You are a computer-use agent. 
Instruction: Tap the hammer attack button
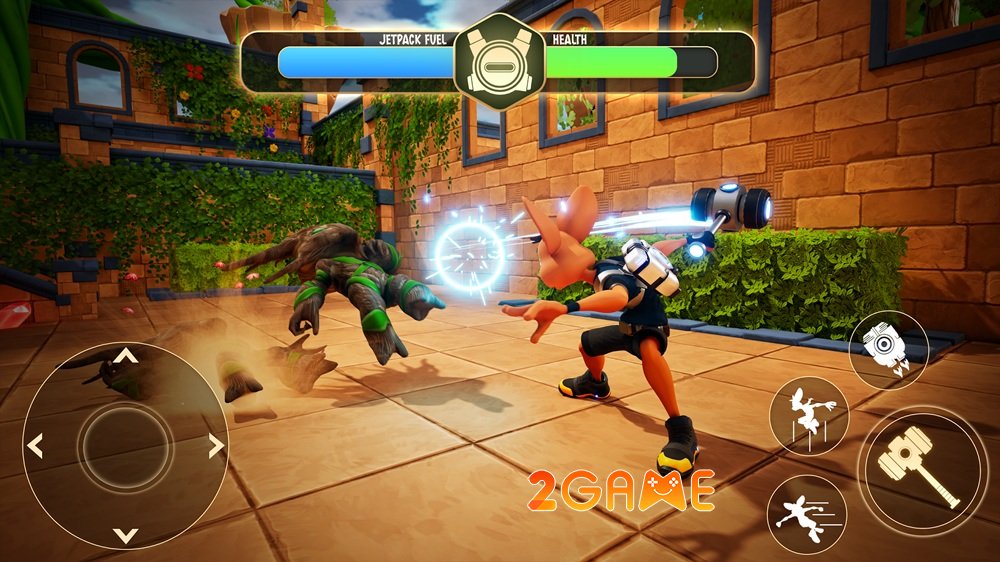[918, 461]
